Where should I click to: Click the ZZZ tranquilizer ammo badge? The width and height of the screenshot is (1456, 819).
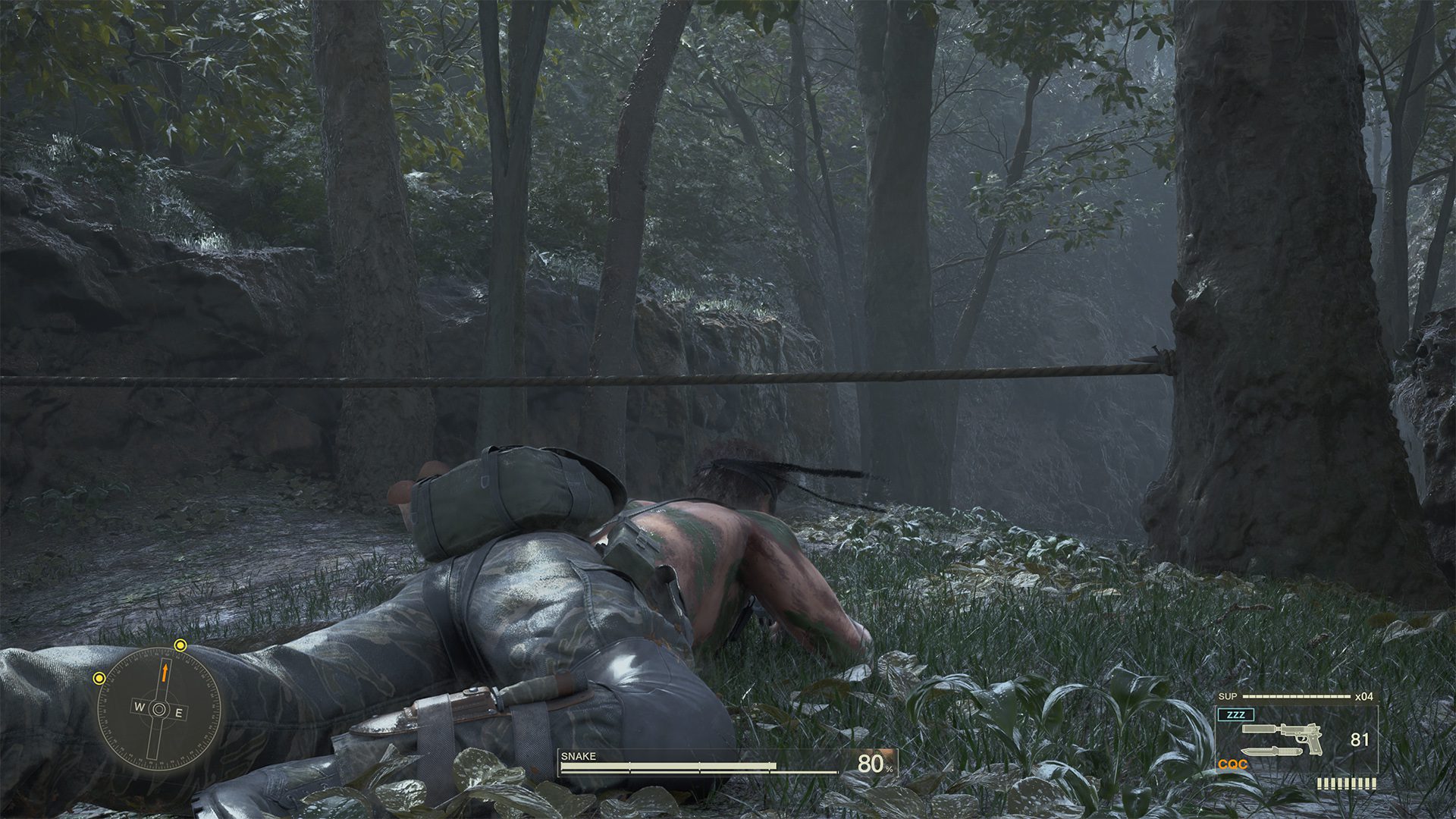(x=1237, y=714)
